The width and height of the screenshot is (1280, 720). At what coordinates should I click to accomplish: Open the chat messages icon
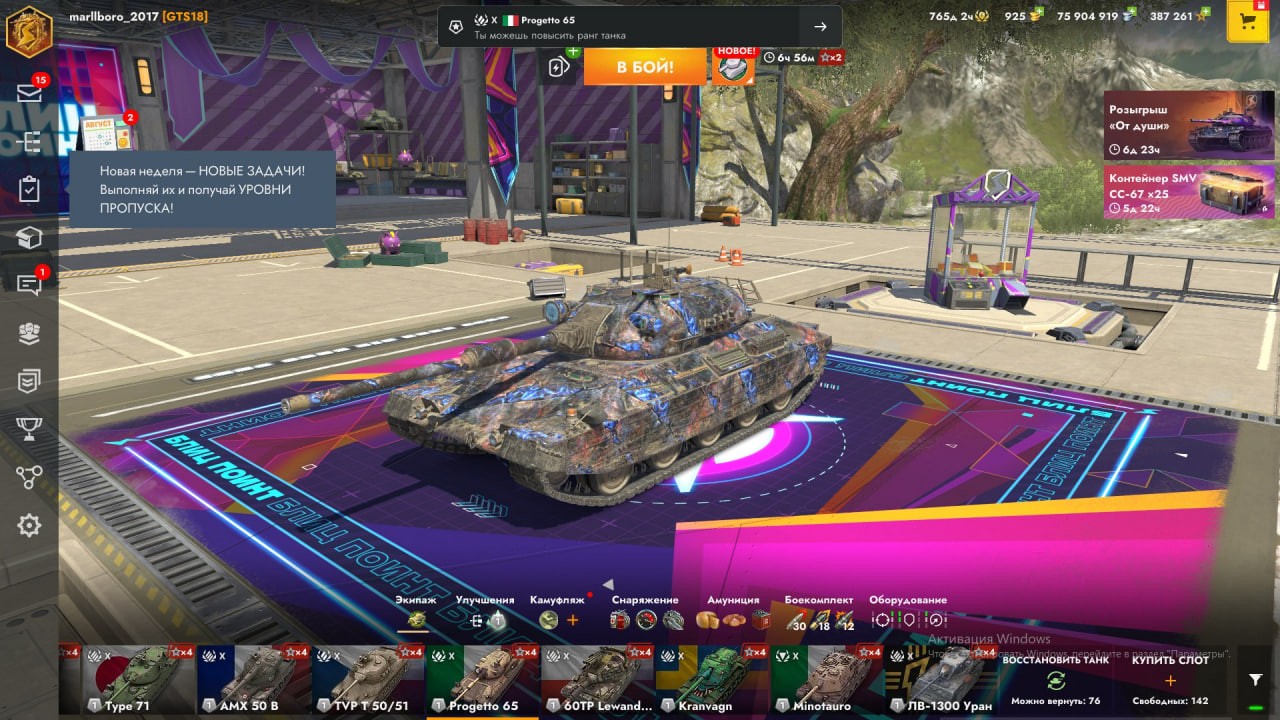(x=29, y=284)
